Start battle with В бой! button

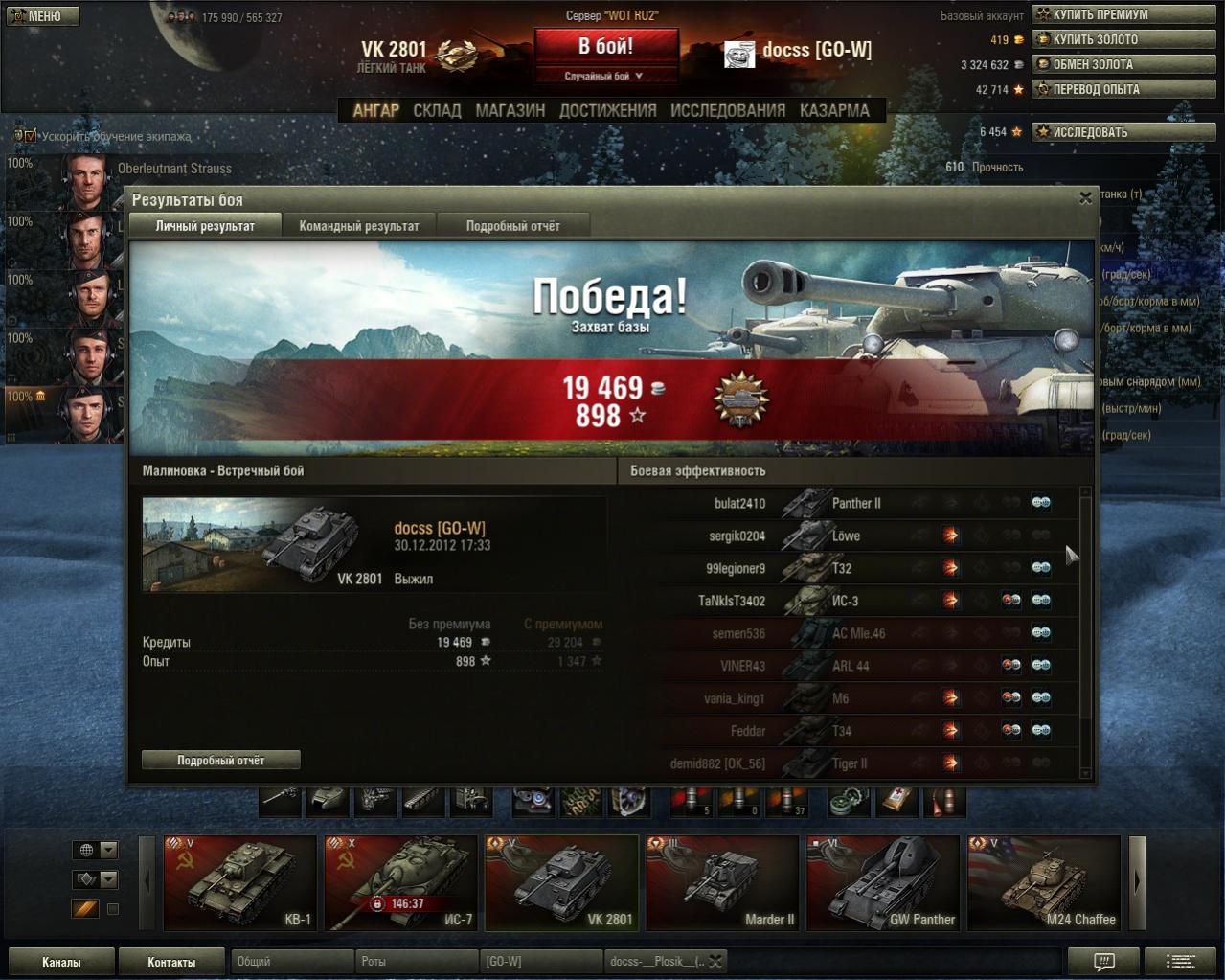(x=605, y=47)
